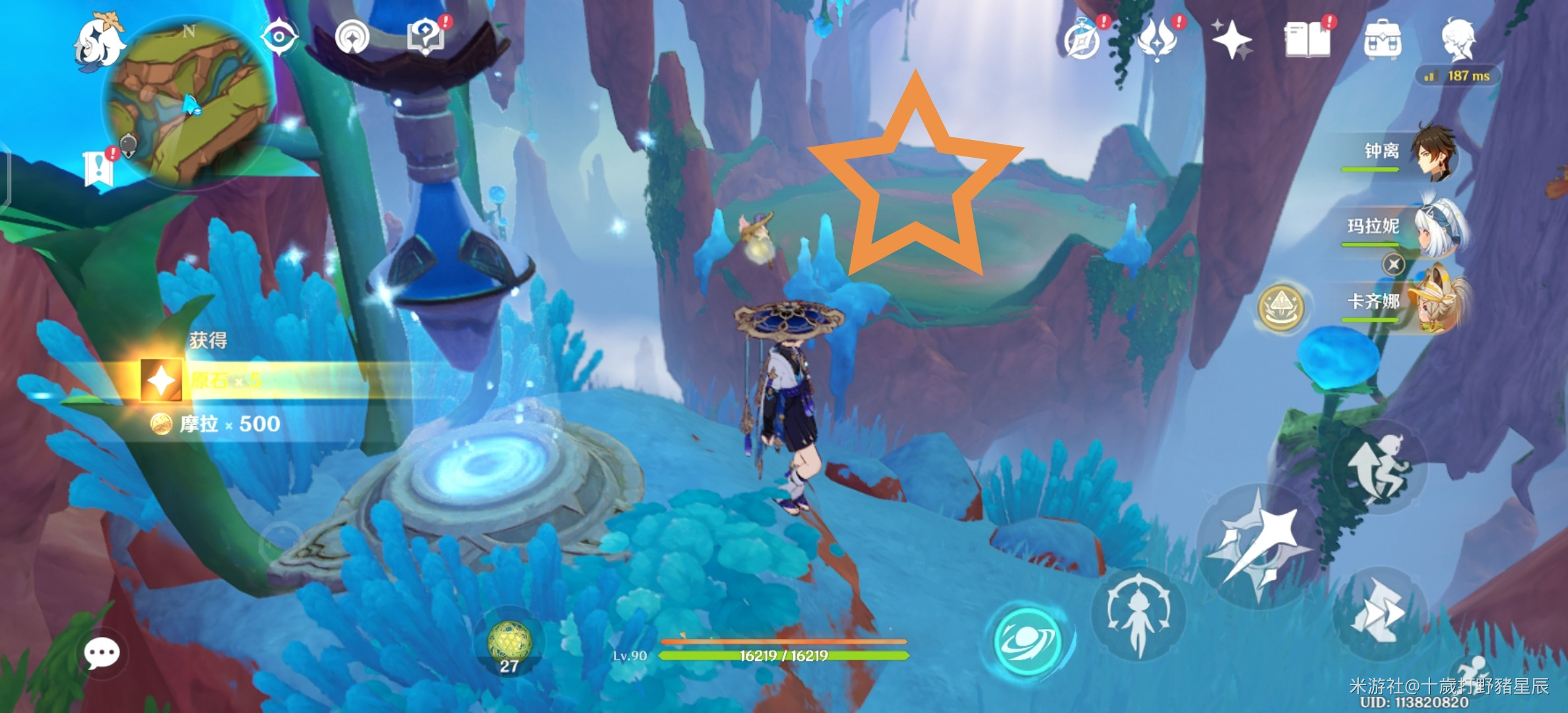The width and height of the screenshot is (1568, 713).
Task: Switch to party member 钟离
Action: (1406, 153)
